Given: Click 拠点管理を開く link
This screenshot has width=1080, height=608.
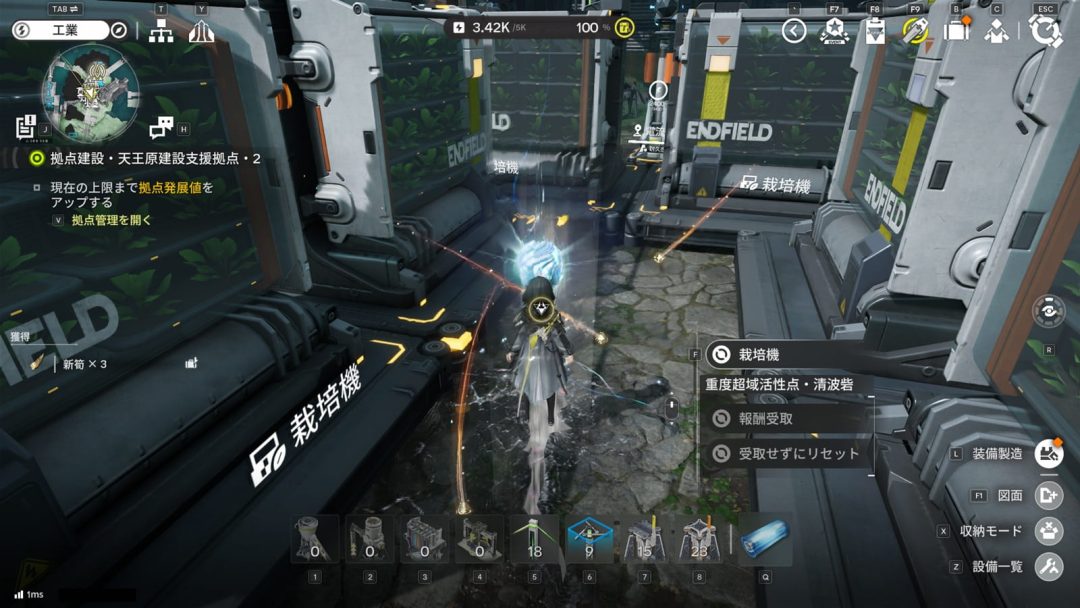Looking at the screenshot, I should pos(112,220).
